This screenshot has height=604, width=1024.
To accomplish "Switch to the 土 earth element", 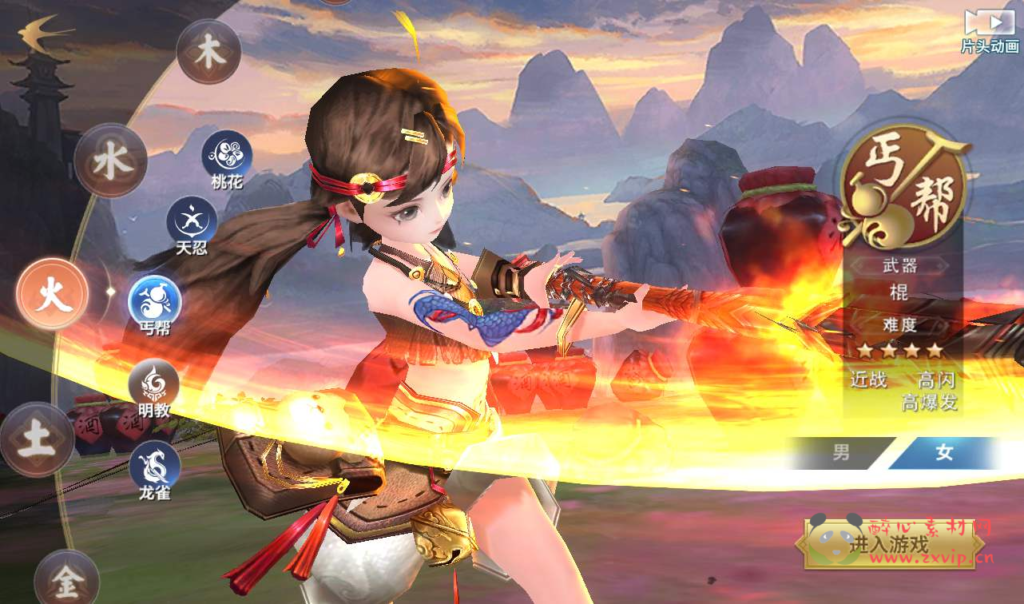I will click(37, 440).
